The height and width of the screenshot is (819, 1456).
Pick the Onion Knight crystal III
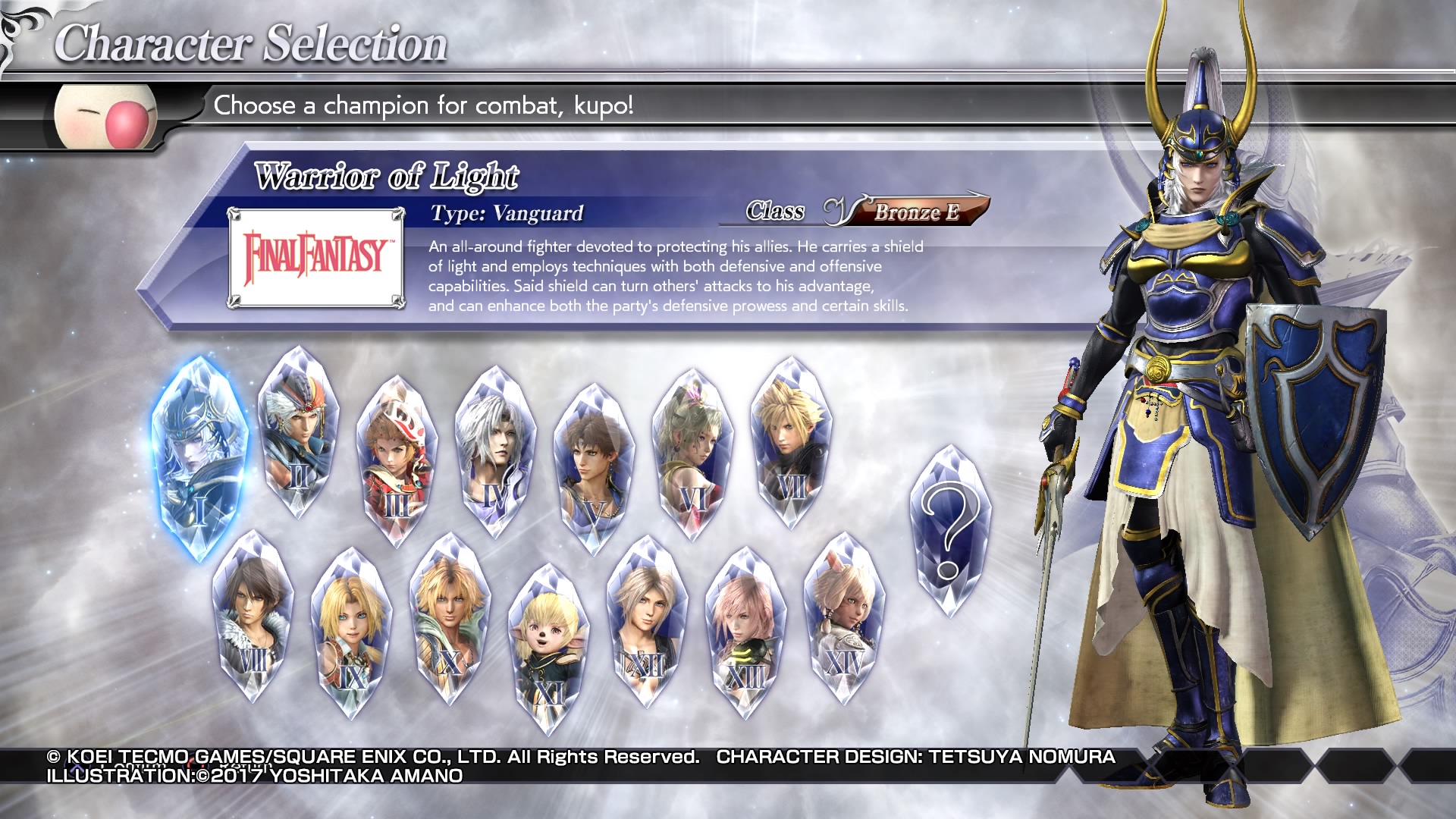point(397,460)
